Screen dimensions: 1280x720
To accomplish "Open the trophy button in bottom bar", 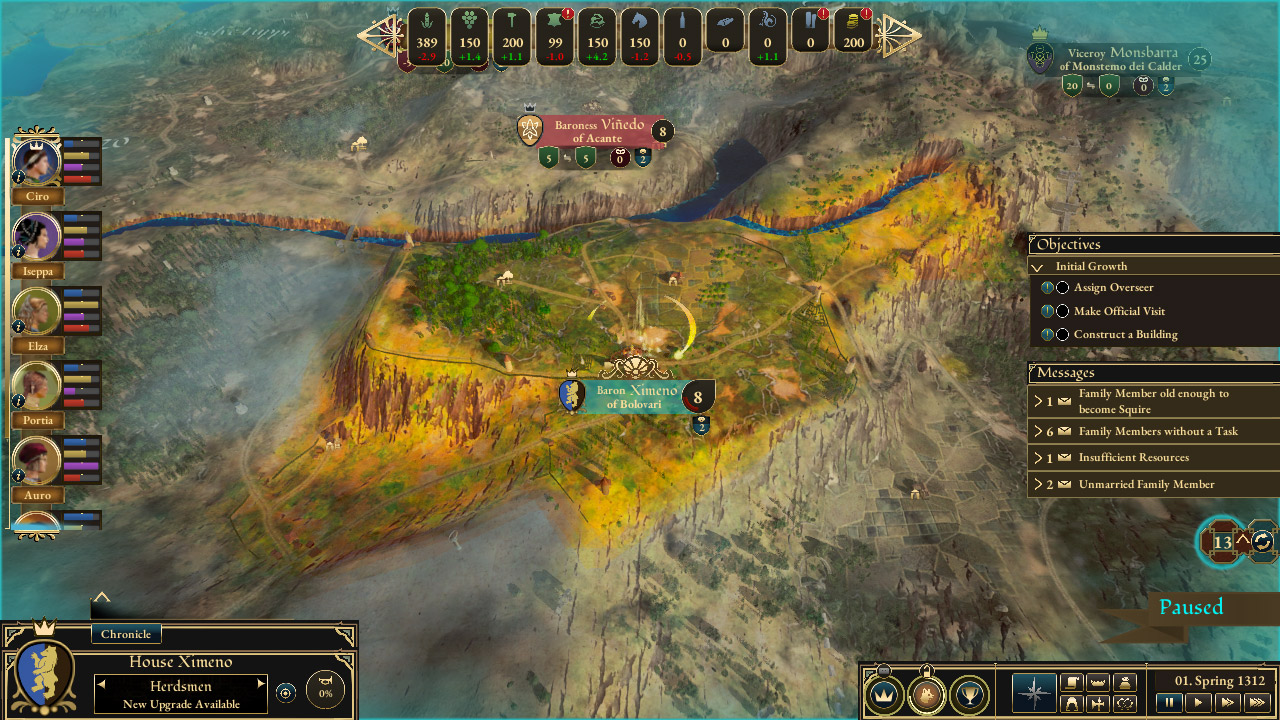I will (968, 694).
